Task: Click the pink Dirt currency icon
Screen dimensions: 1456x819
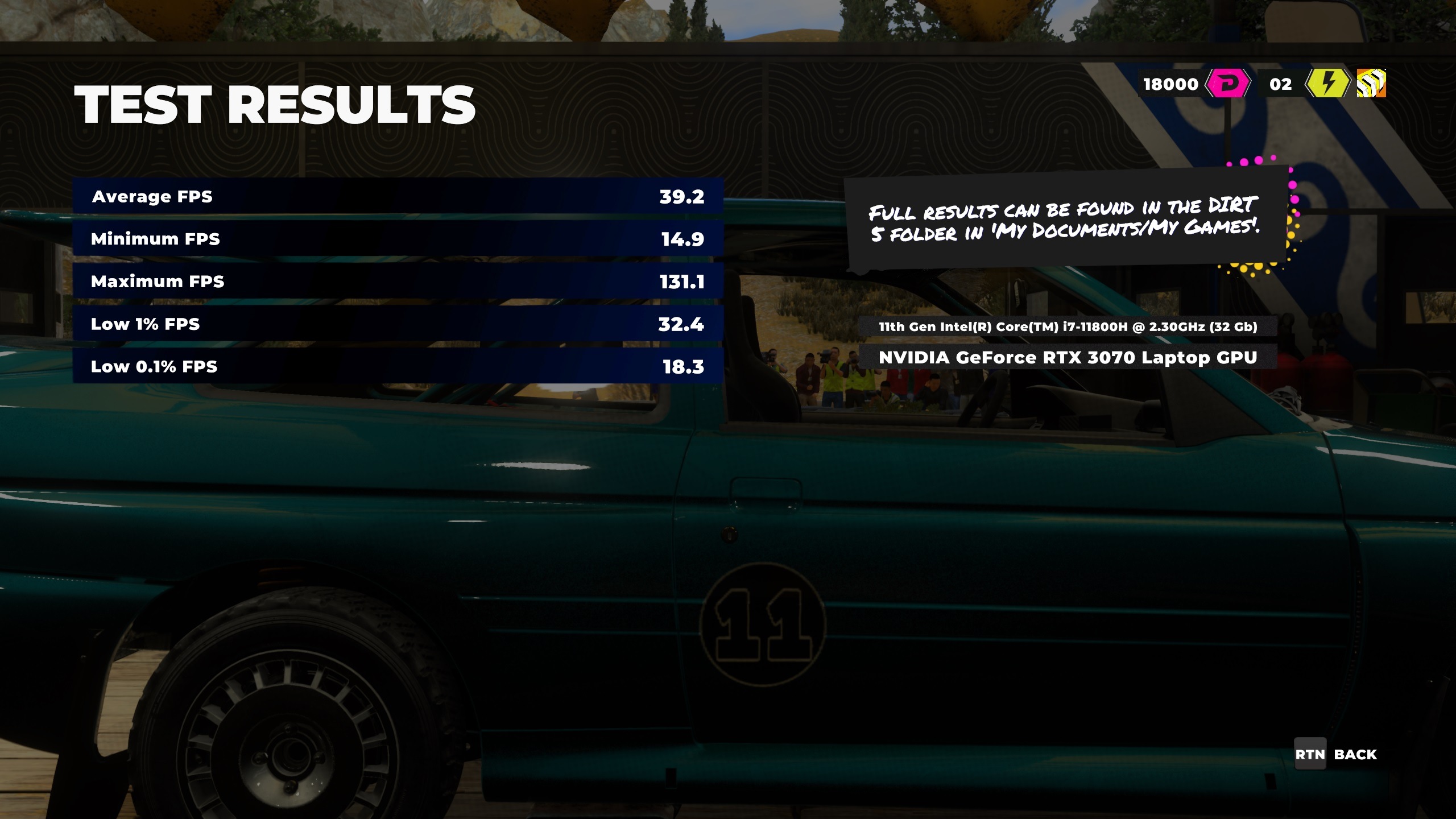Action: (x=1228, y=84)
